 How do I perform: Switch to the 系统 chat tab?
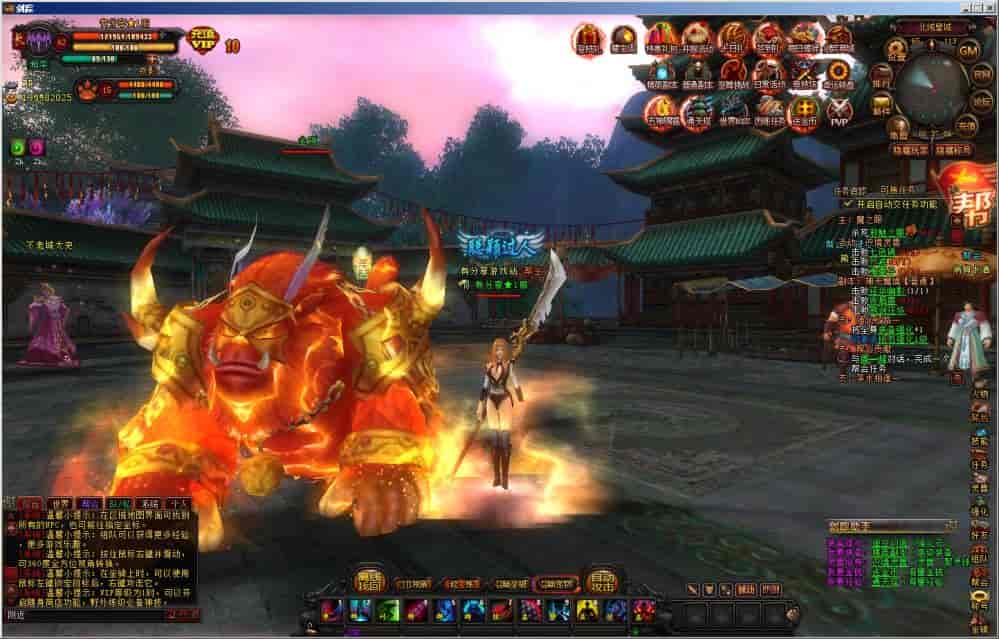point(149,505)
